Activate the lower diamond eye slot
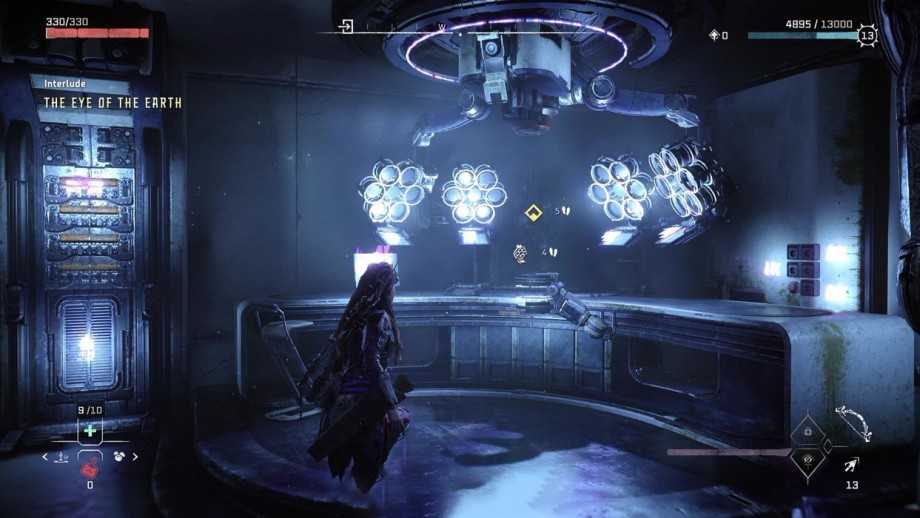Image resolution: width=920 pixels, height=518 pixels. (x=808, y=460)
